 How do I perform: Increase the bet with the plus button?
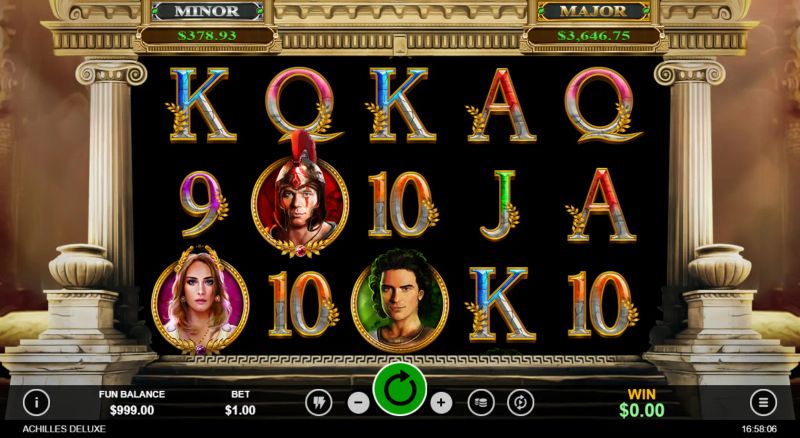(441, 402)
